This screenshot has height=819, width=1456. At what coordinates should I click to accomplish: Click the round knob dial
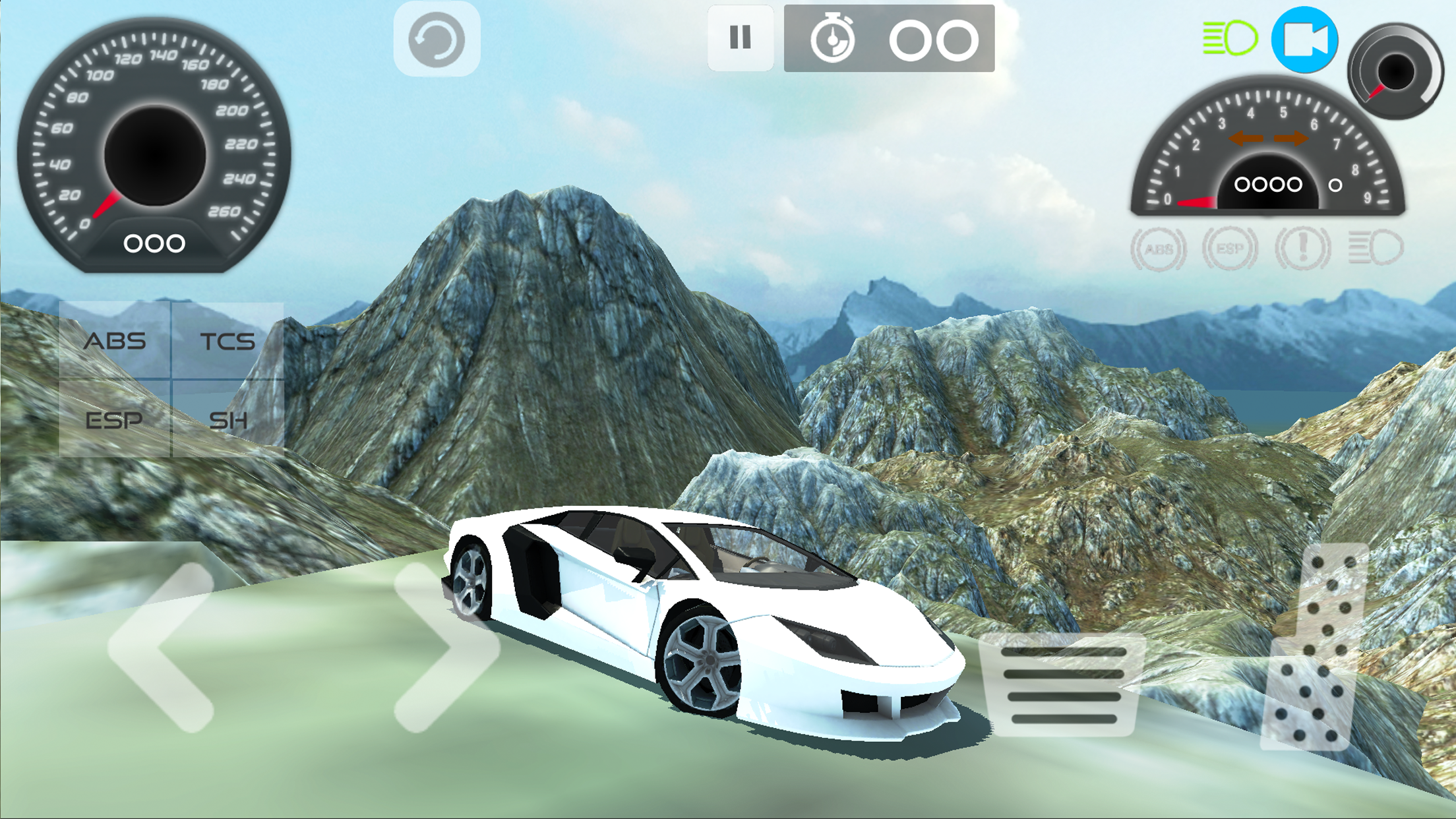[1395, 71]
